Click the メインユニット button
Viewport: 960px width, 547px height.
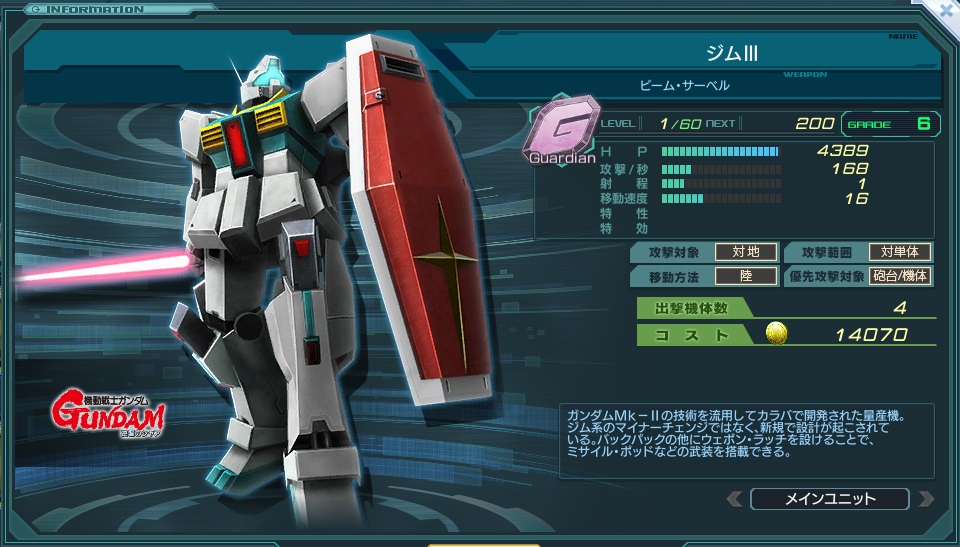point(829,499)
